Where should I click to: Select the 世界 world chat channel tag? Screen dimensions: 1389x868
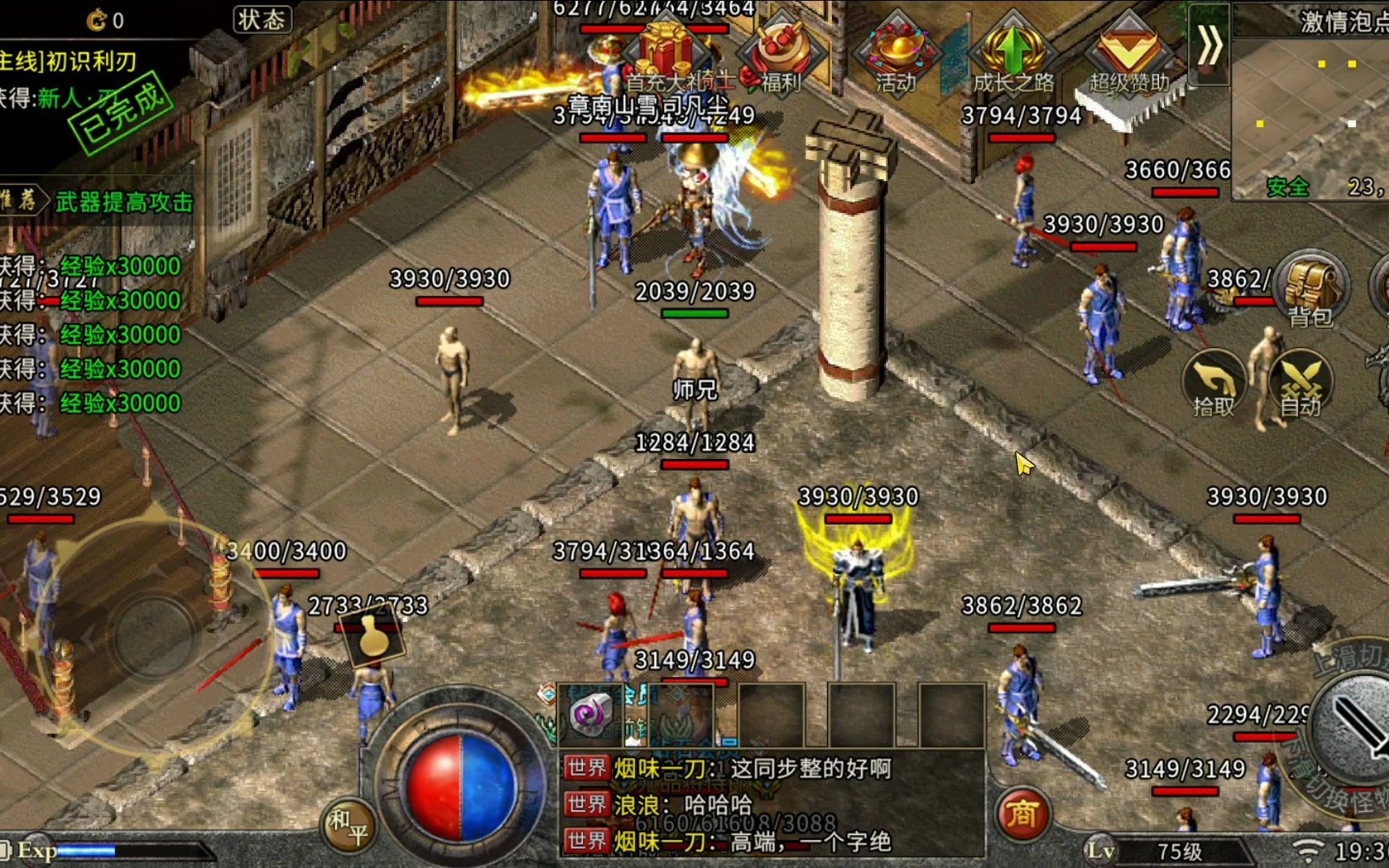click(x=588, y=768)
